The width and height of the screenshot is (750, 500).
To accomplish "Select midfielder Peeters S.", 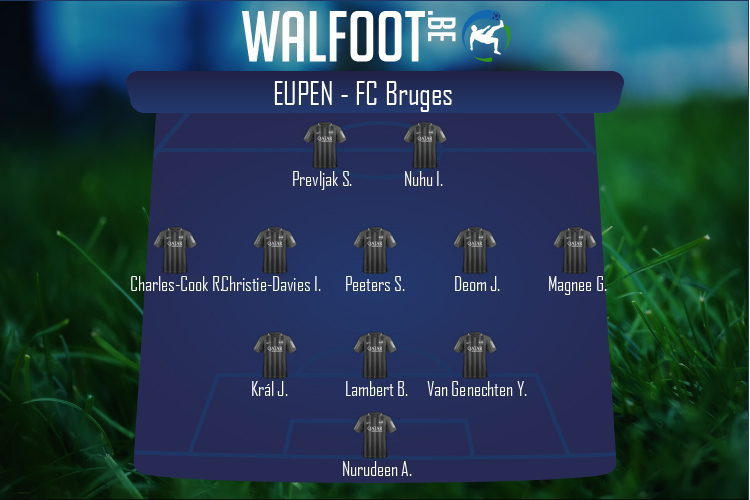I will tap(375, 251).
